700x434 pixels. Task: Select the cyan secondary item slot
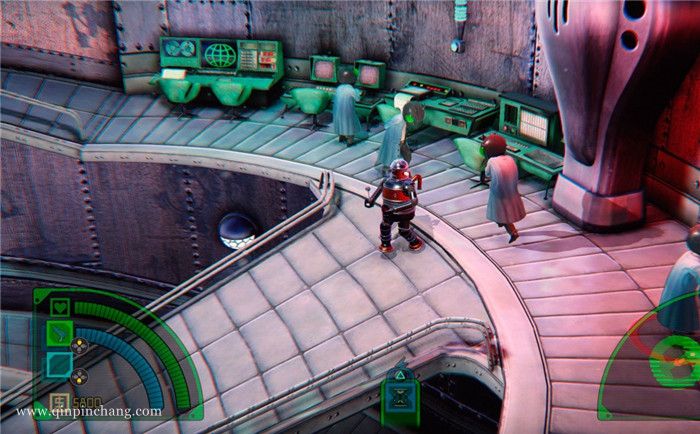point(59,365)
